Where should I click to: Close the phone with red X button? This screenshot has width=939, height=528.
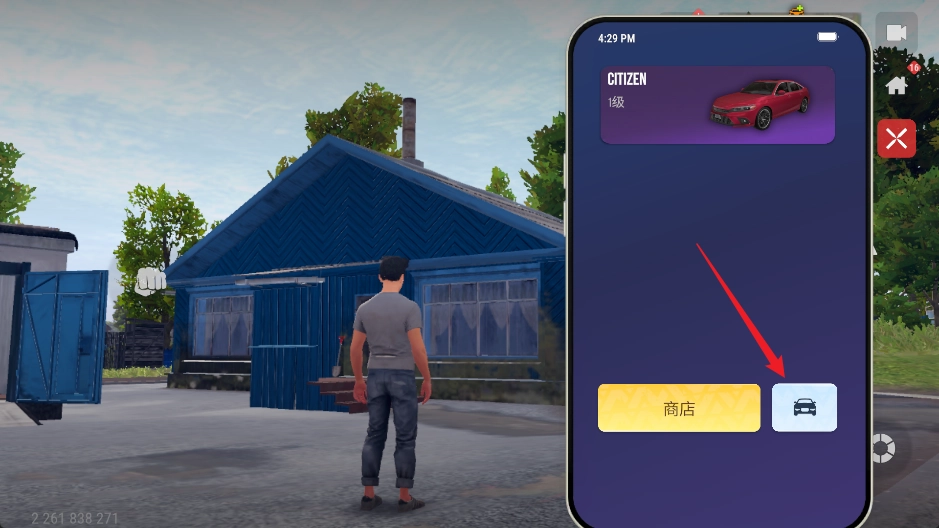(x=896, y=138)
